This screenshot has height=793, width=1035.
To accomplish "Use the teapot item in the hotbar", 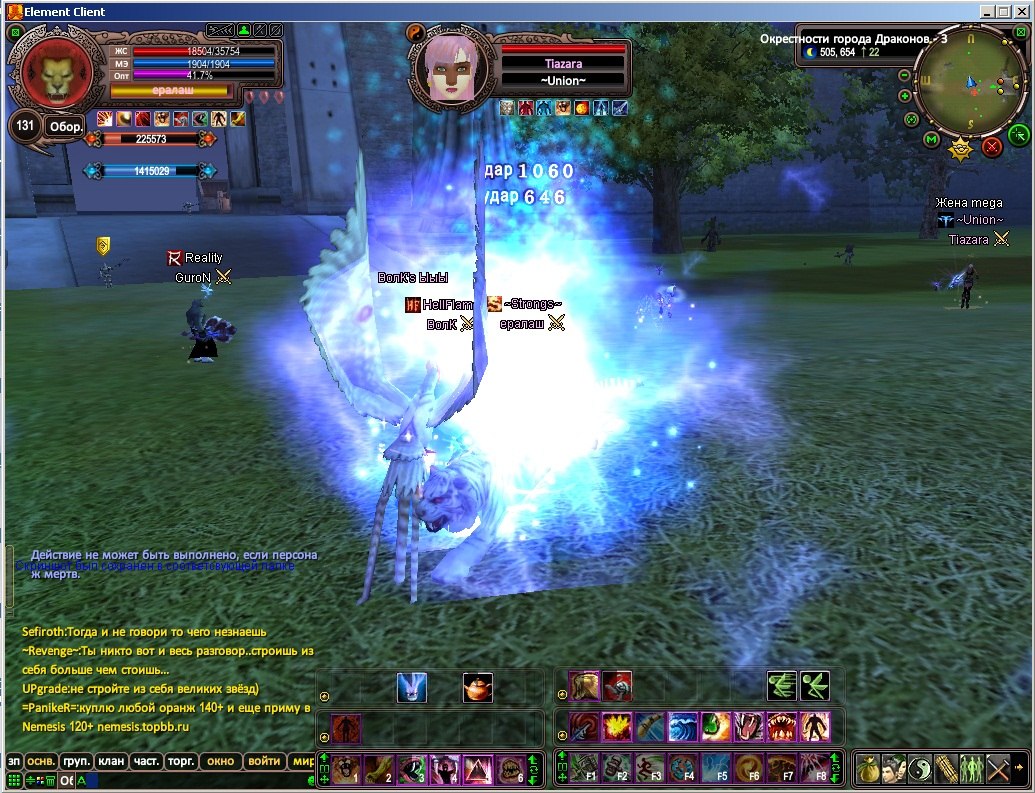I will click(477, 687).
